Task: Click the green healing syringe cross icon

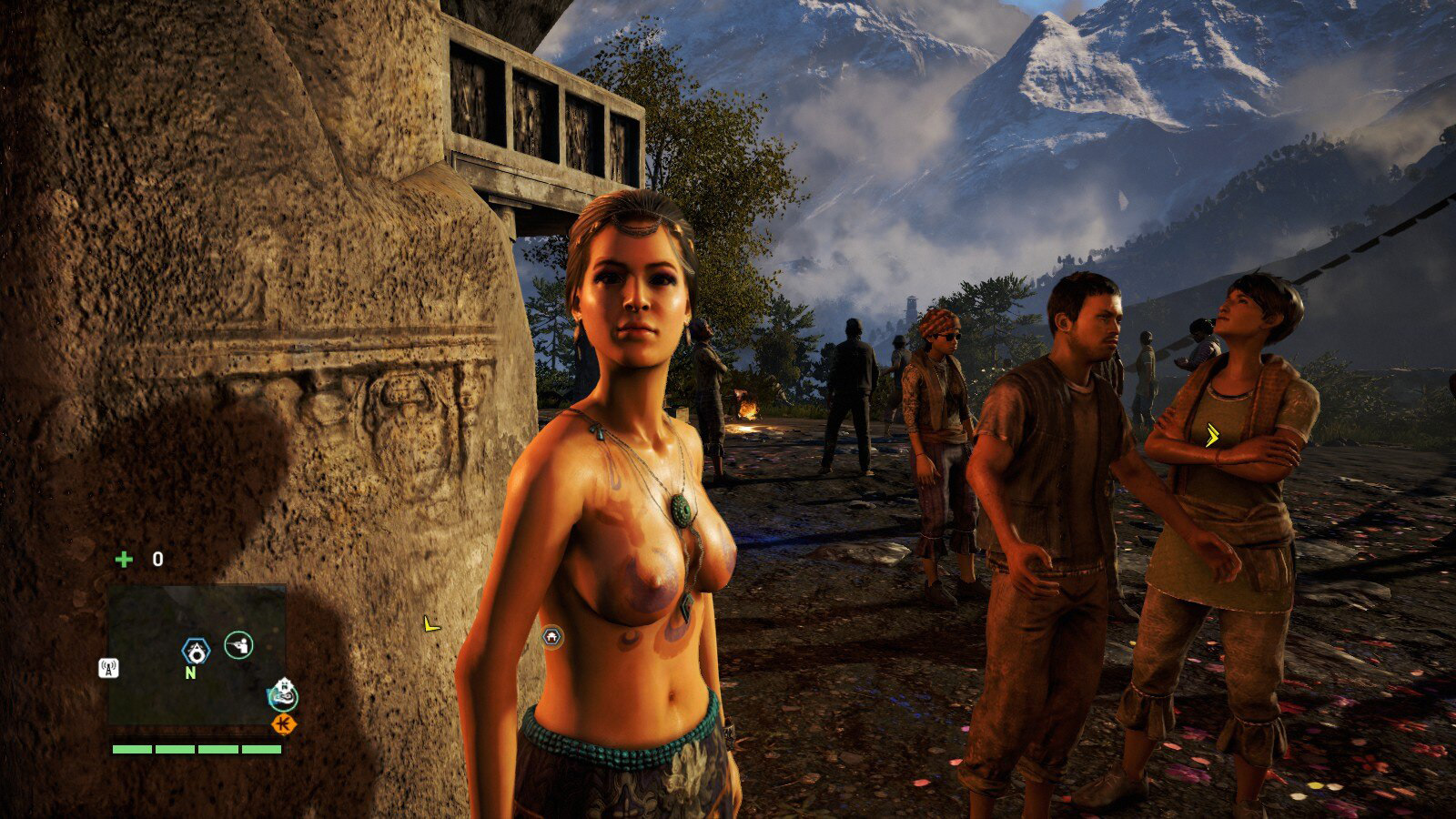Action: (x=123, y=559)
